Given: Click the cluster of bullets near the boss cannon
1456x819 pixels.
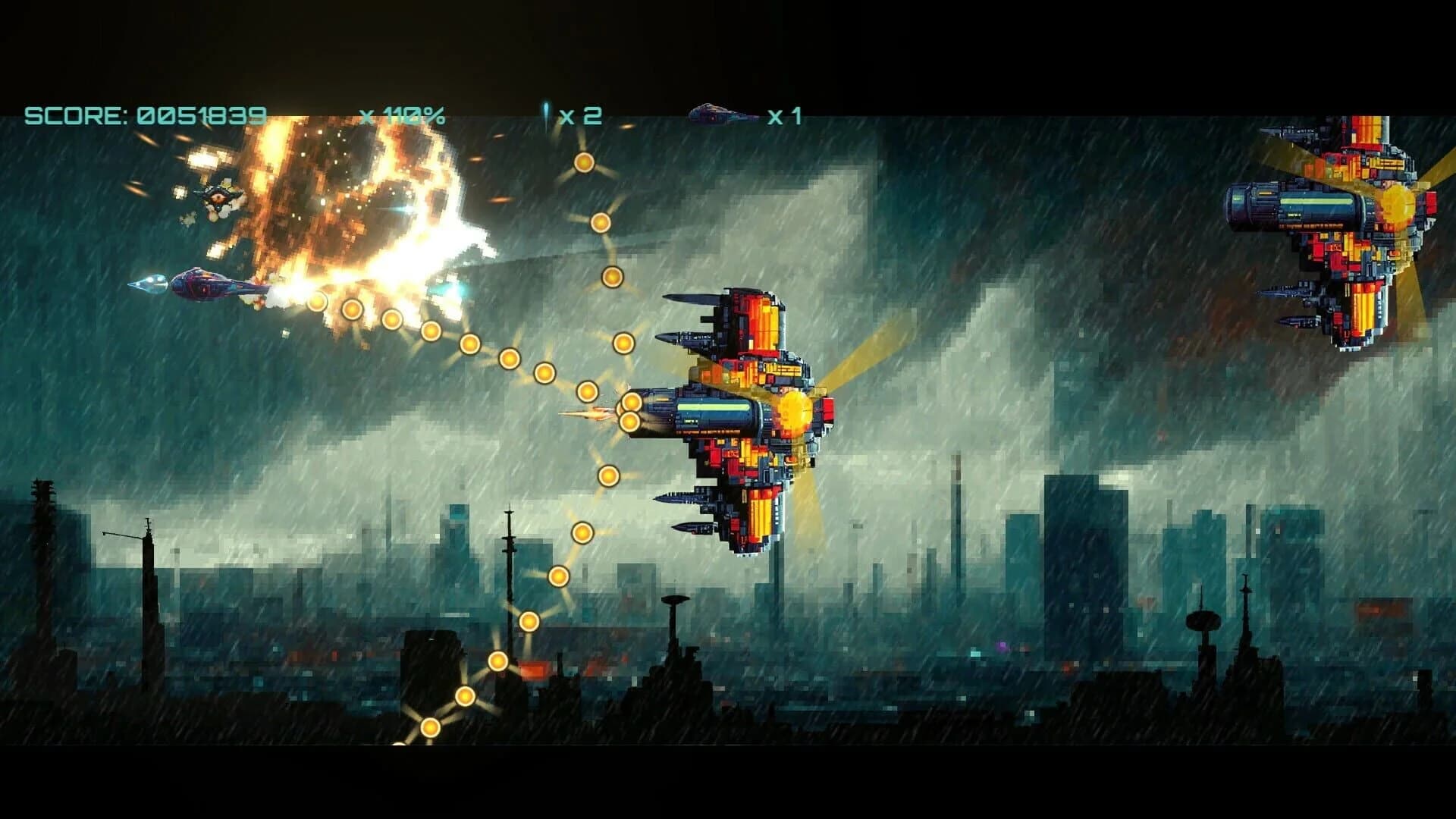Looking at the screenshot, I should [x=632, y=413].
